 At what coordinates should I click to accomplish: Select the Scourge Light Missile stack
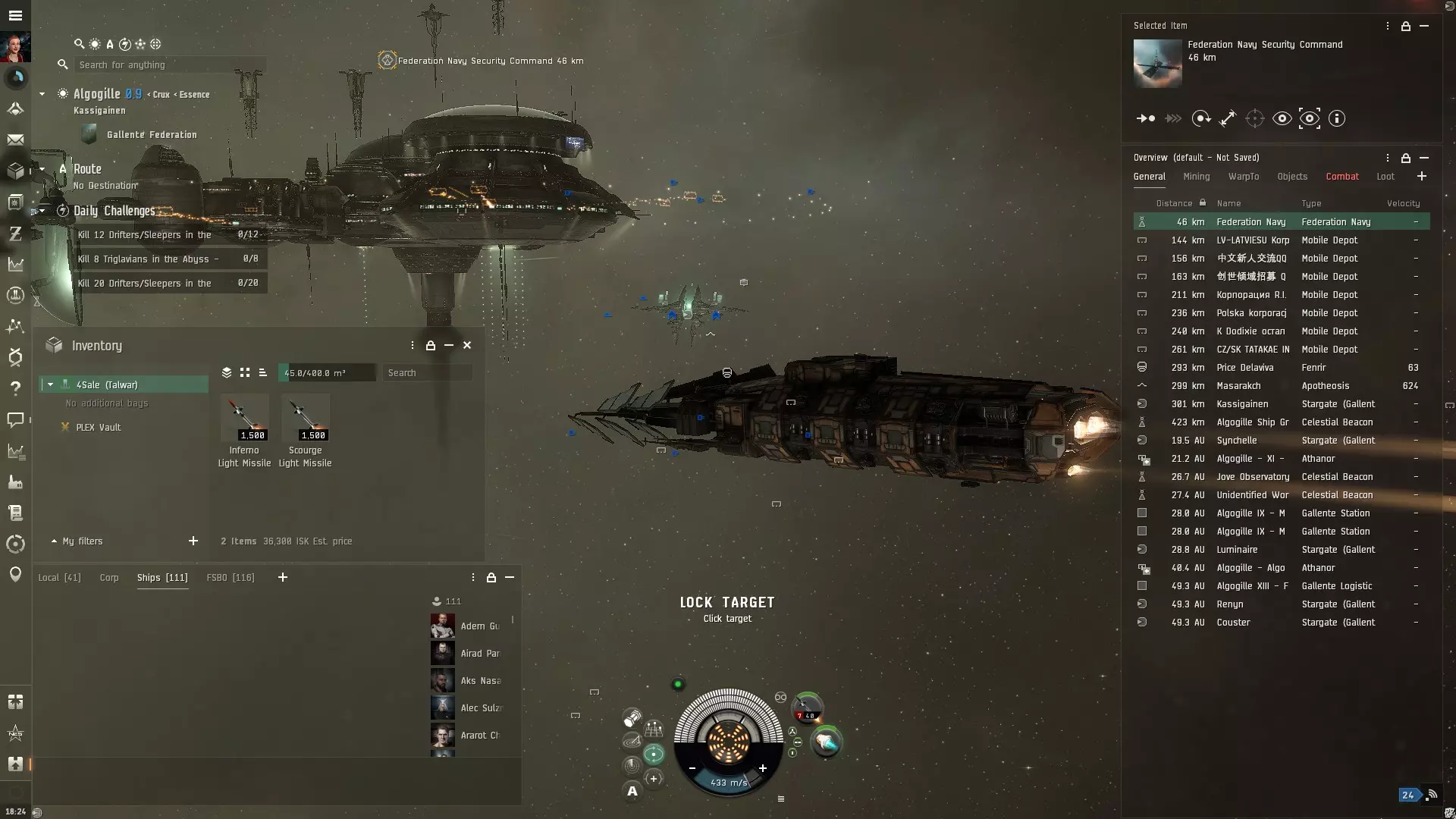[305, 418]
